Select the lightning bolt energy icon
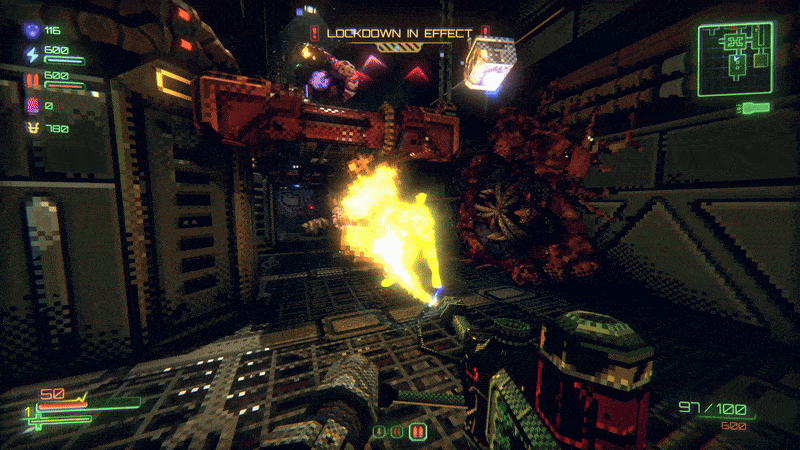800x450 pixels. [x=31, y=54]
